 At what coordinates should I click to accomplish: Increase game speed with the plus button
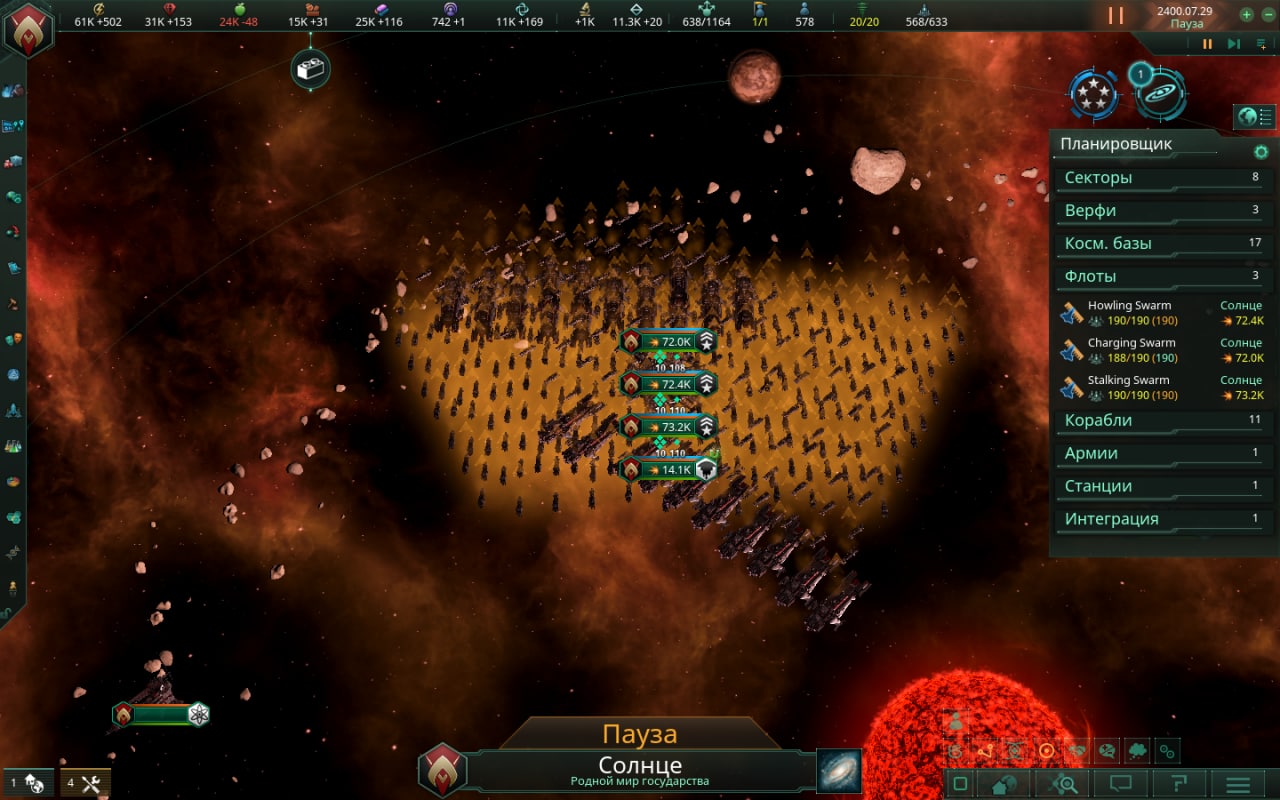(x=1246, y=15)
